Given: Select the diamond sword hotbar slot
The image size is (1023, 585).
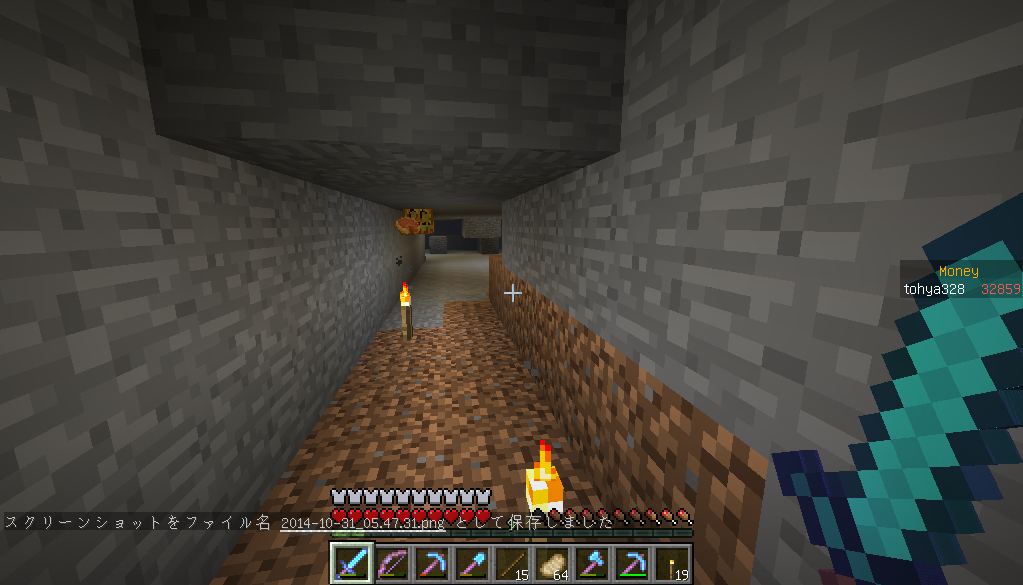Looking at the screenshot, I should pyautogui.click(x=350, y=563).
